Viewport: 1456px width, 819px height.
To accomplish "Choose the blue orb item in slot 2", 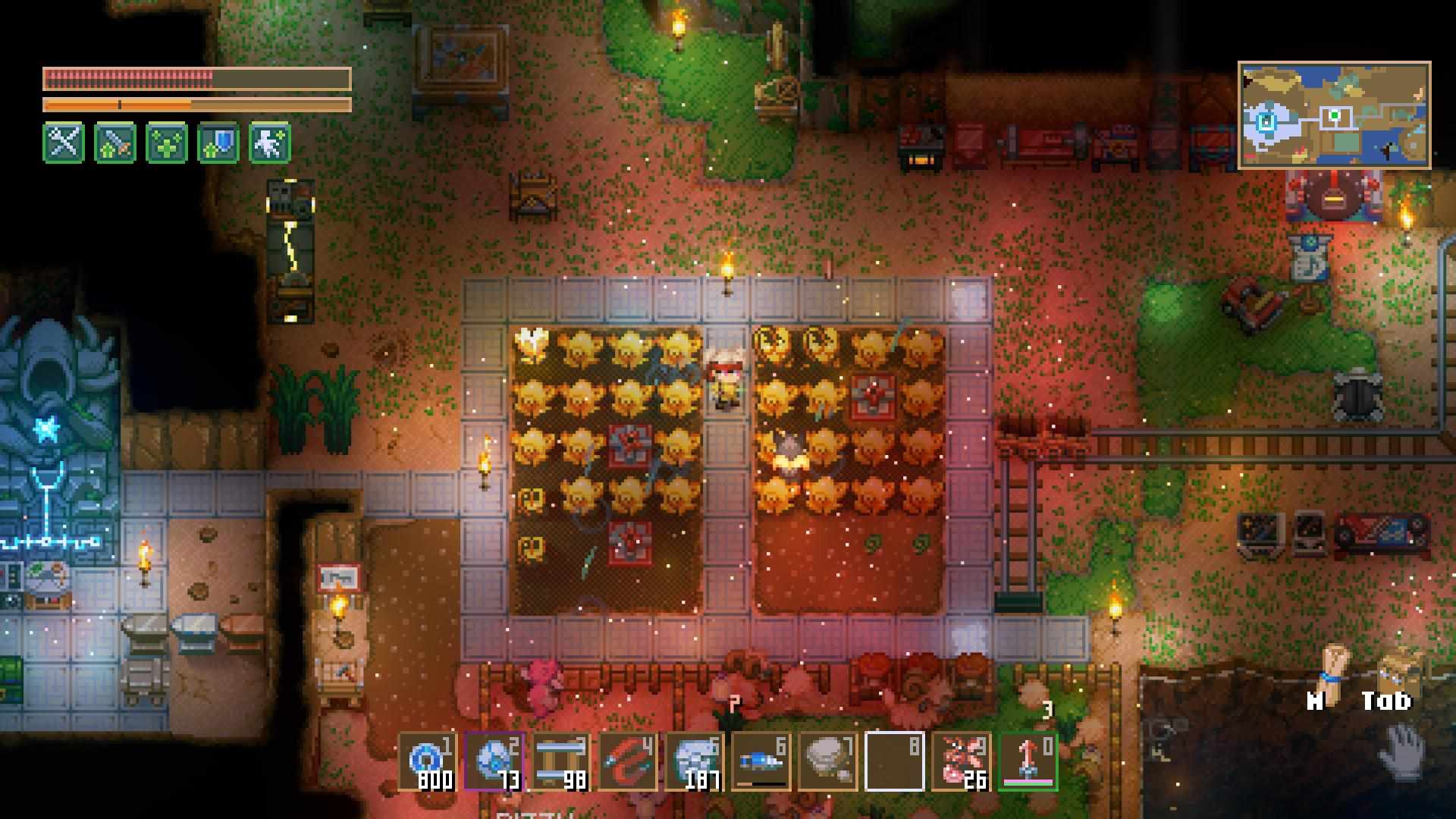I will pyautogui.click(x=494, y=761).
